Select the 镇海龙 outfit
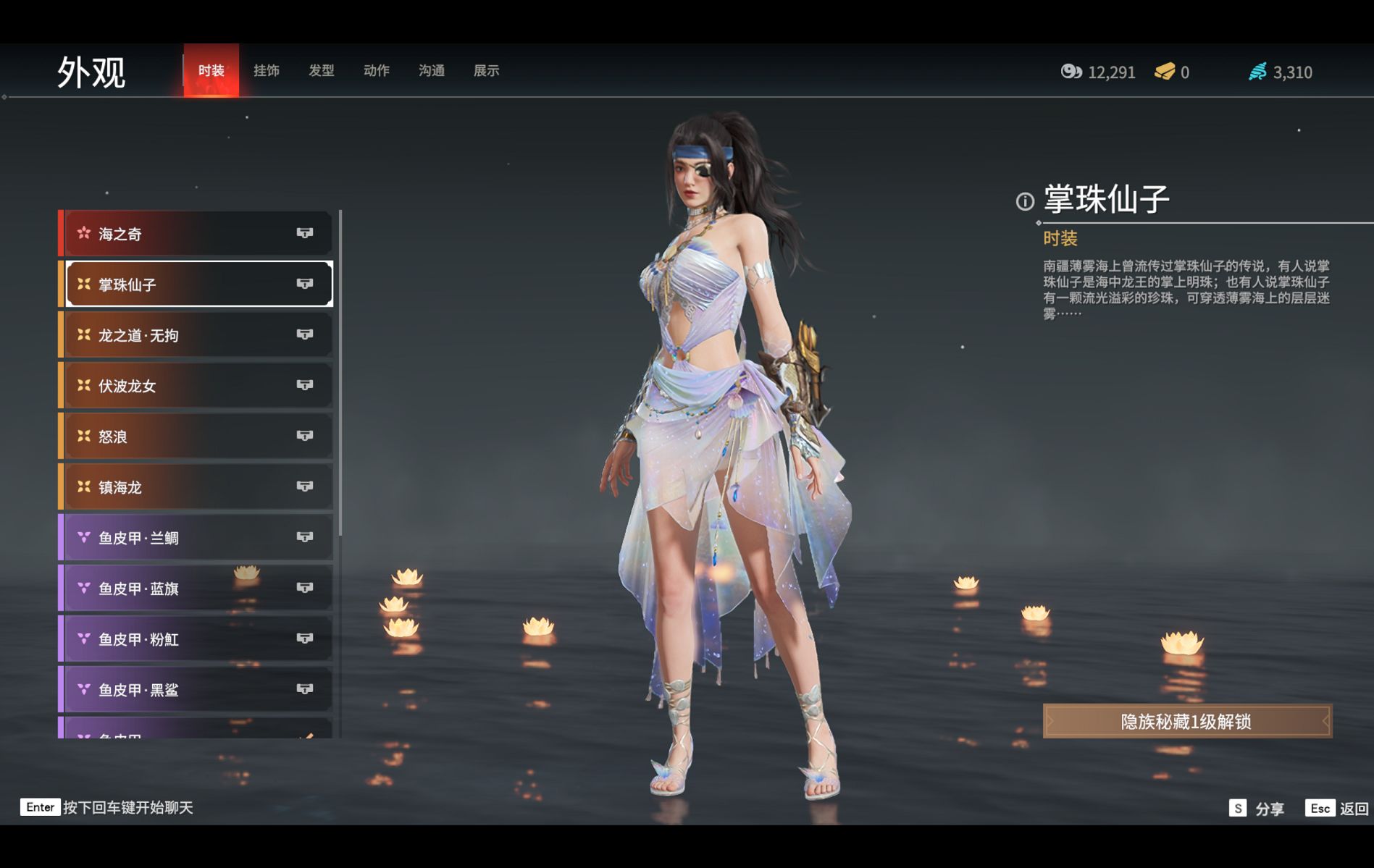 click(x=197, y=487)
